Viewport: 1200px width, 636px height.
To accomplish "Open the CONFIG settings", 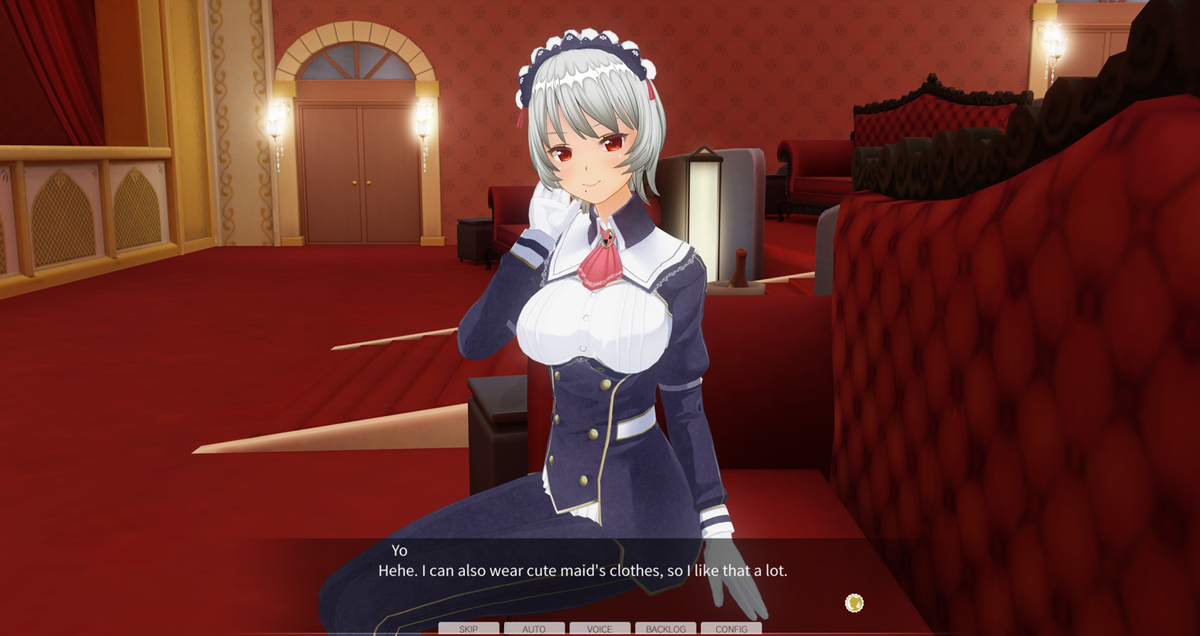I will click(x=731, y=629).
